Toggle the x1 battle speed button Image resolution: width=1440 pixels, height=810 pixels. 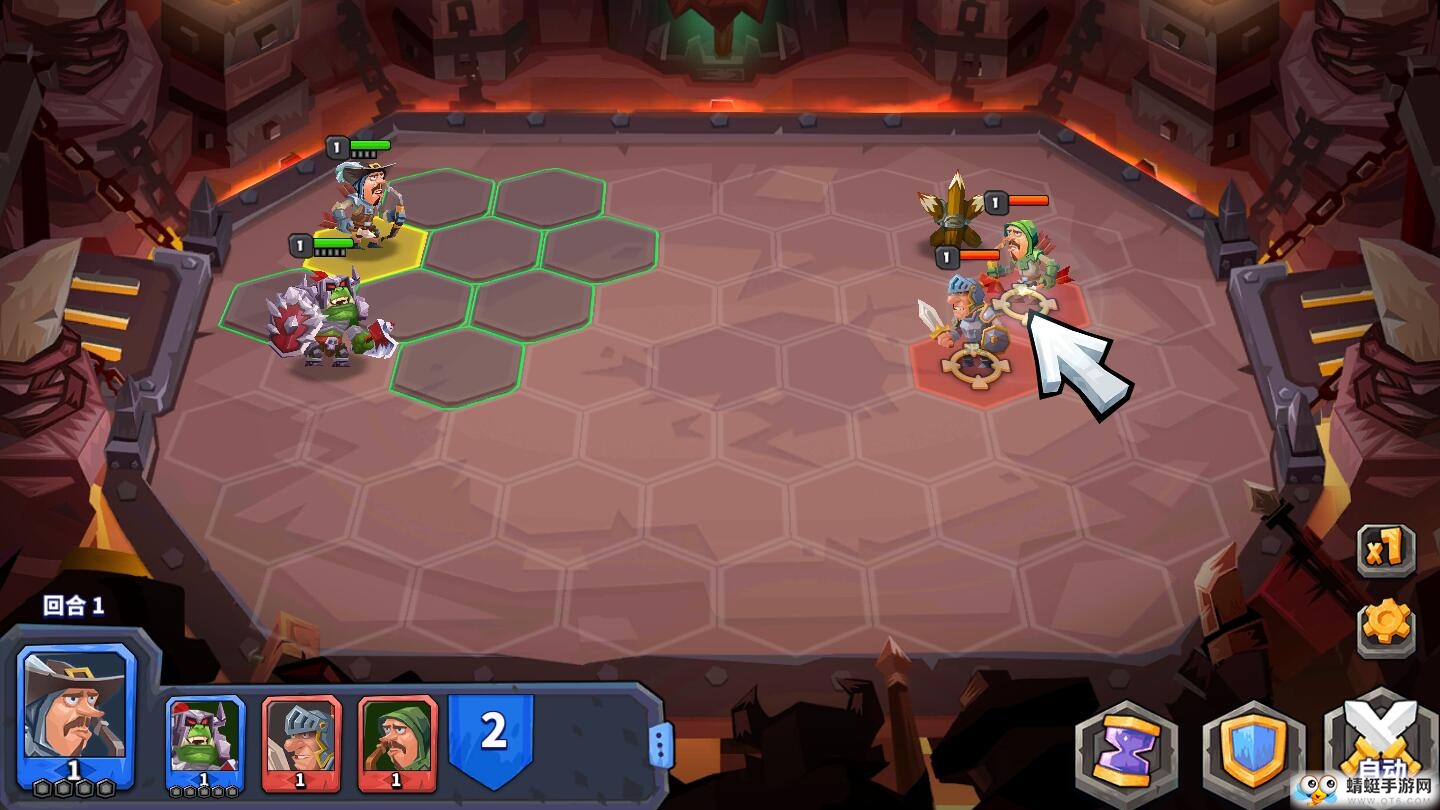click(1386, 549)
